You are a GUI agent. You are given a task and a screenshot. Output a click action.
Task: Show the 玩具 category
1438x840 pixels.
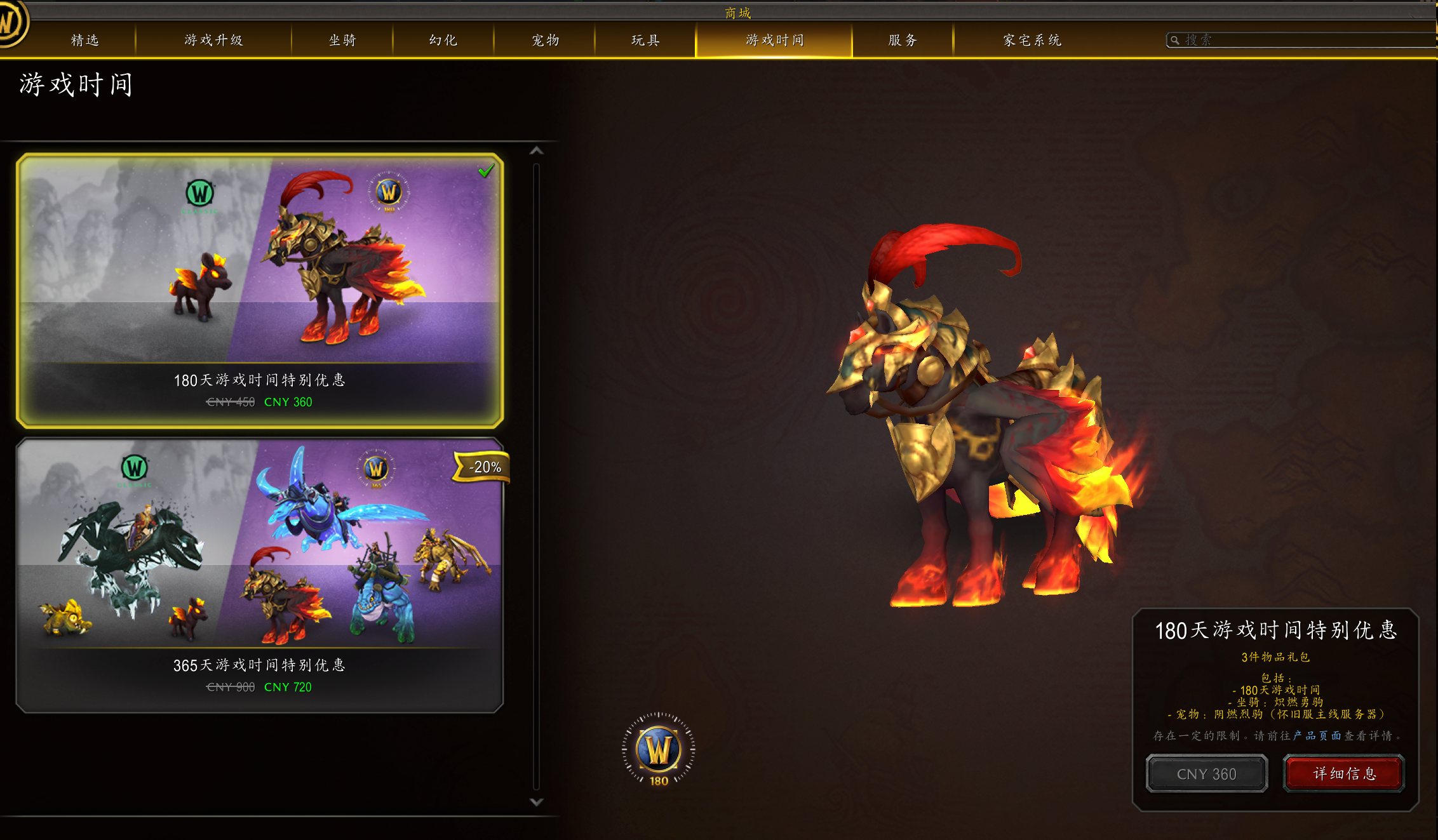pos(645,40)
